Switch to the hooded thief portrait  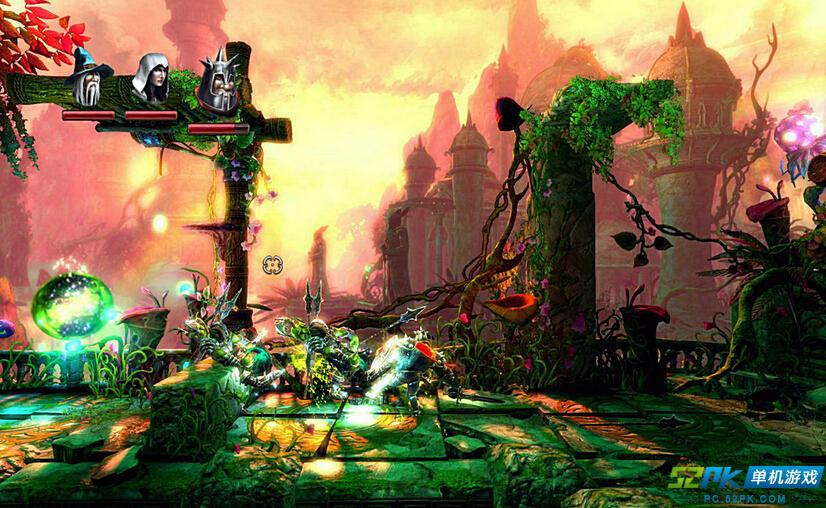coord(152,78)
